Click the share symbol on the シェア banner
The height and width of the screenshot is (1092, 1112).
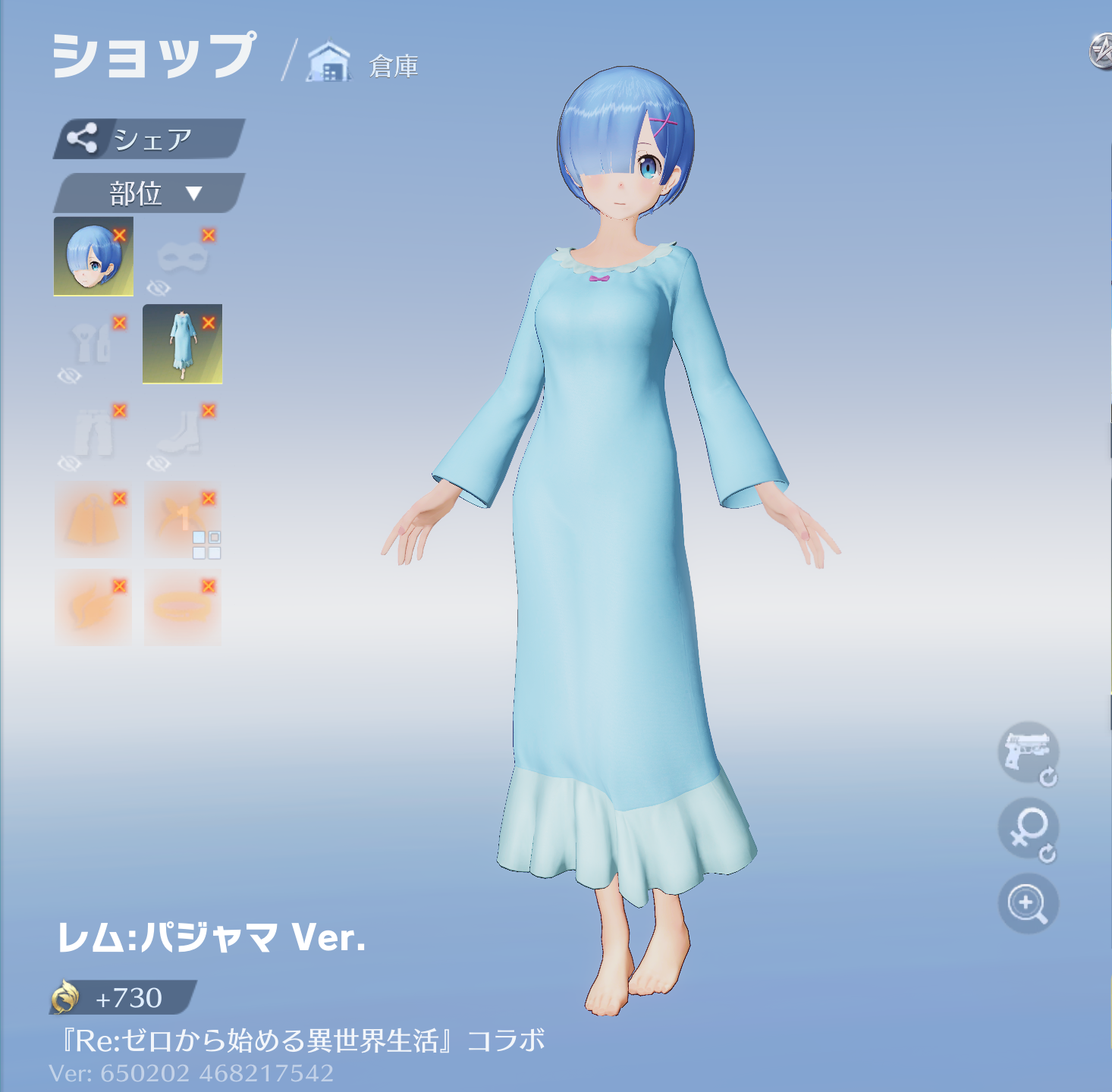click(83, 138)
